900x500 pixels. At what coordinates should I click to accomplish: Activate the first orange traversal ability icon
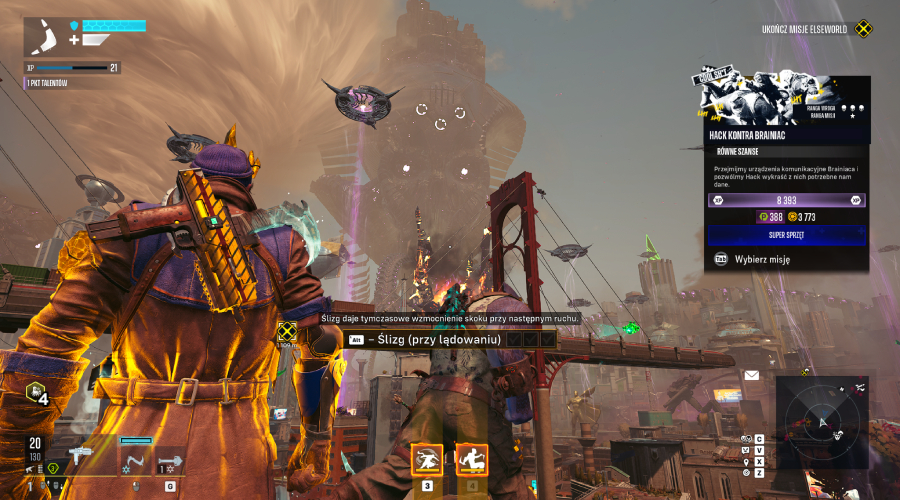click(427, 460)
